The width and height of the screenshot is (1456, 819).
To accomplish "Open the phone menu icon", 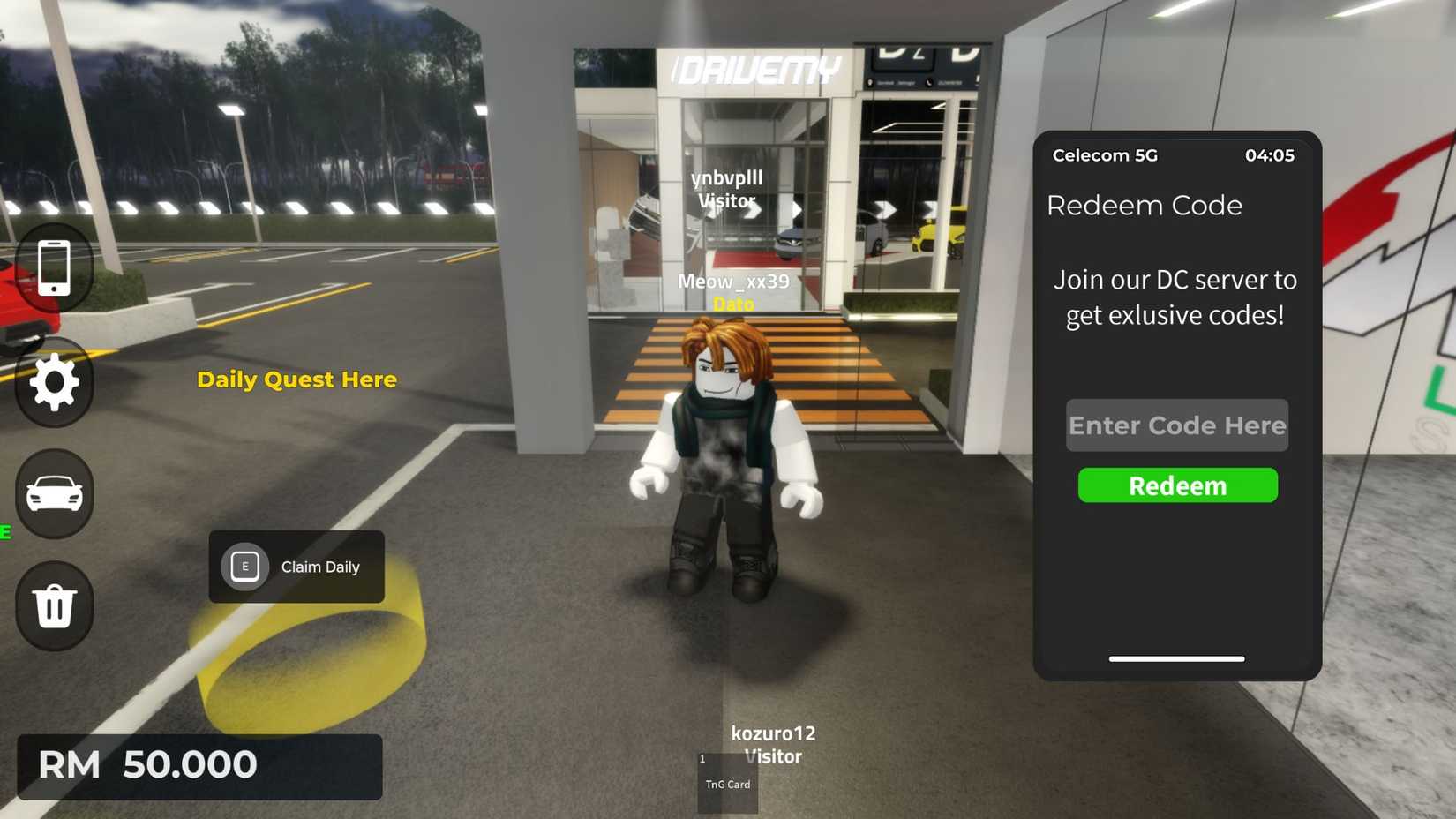I will pyautogui.click(x=54, y=267).
